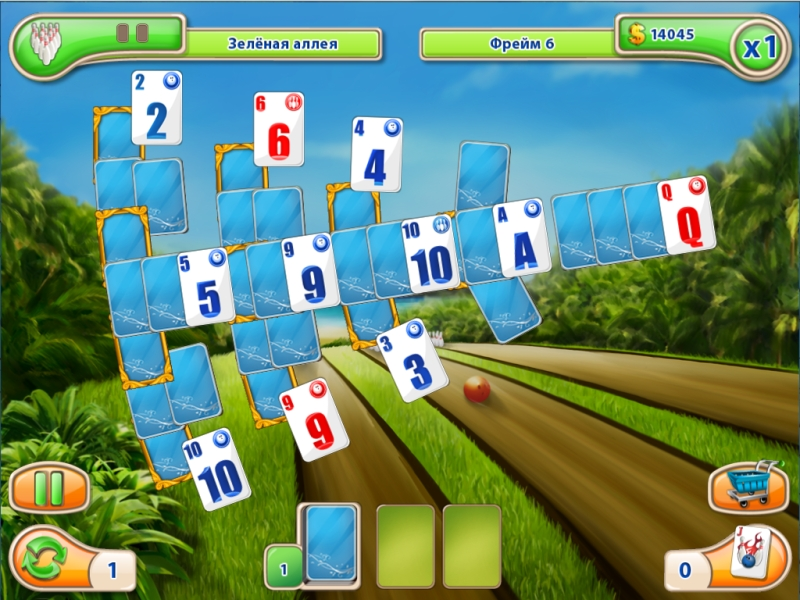The height and width of the screenshot is (600, 800).
Task: Open the shopping cart store
Action: (743, 487)
